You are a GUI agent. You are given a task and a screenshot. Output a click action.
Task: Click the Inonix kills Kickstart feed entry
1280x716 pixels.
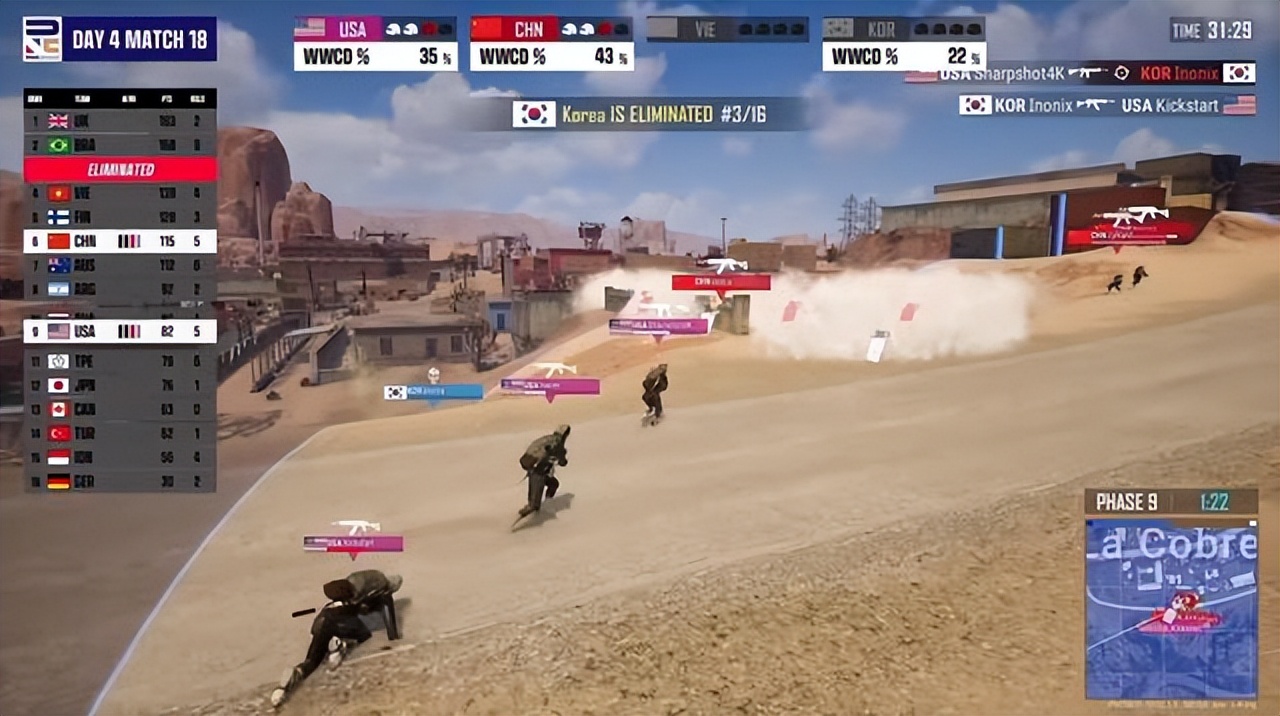[1107, 105]
